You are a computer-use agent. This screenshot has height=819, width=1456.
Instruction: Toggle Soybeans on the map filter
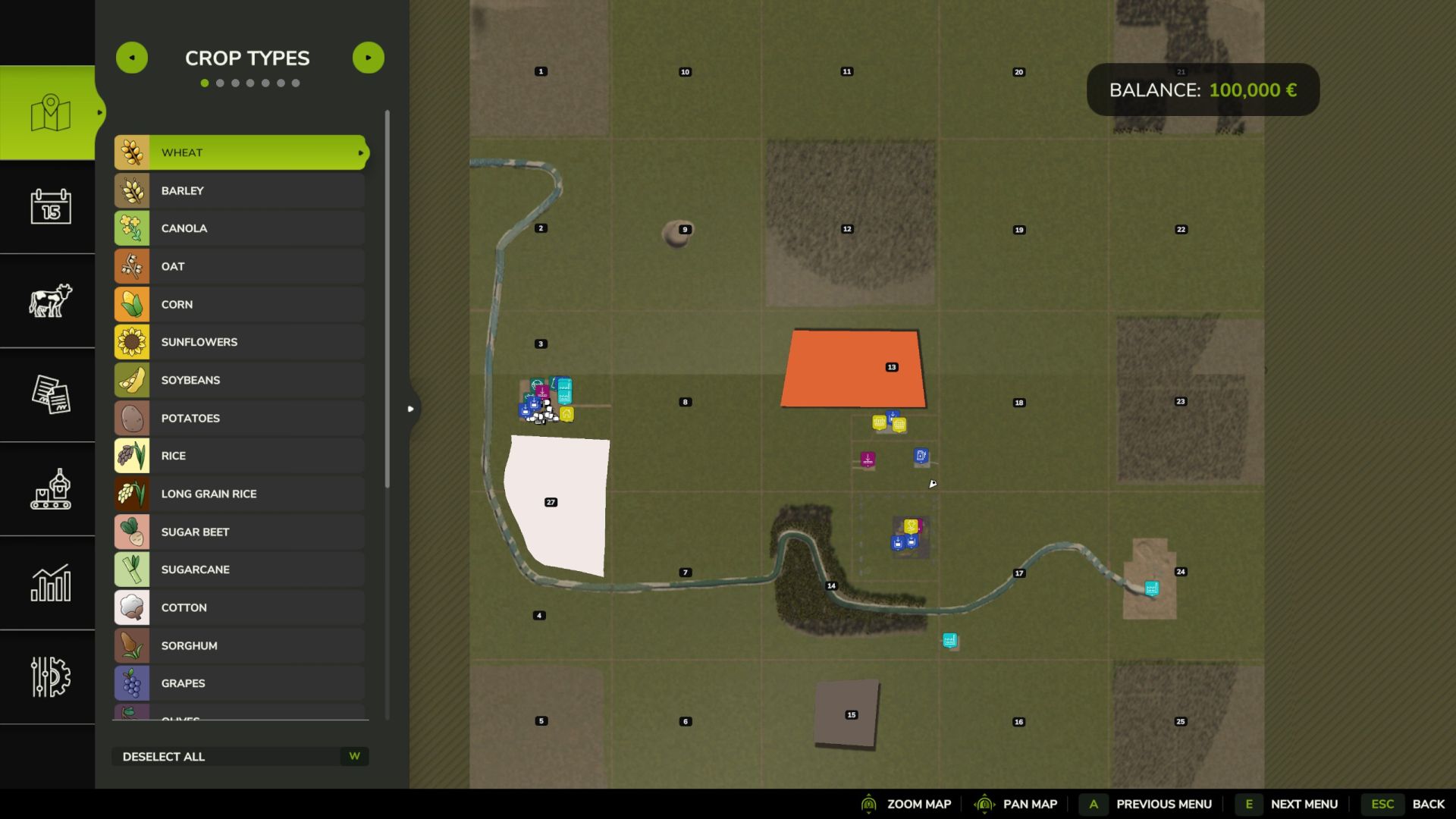click(x=240, y=380)
